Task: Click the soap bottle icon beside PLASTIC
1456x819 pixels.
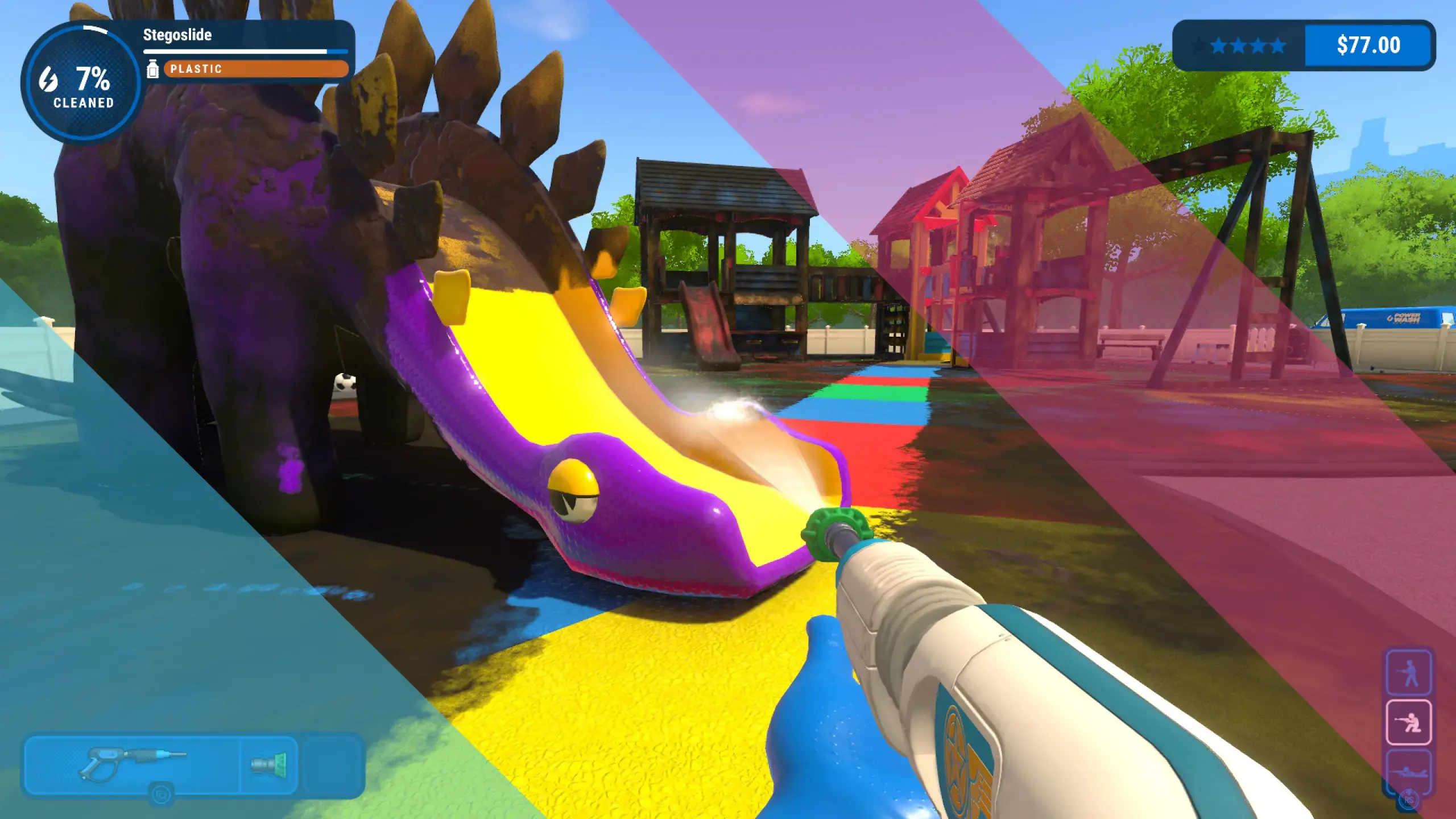Action: pyautogui.click(x=152, y=69)
